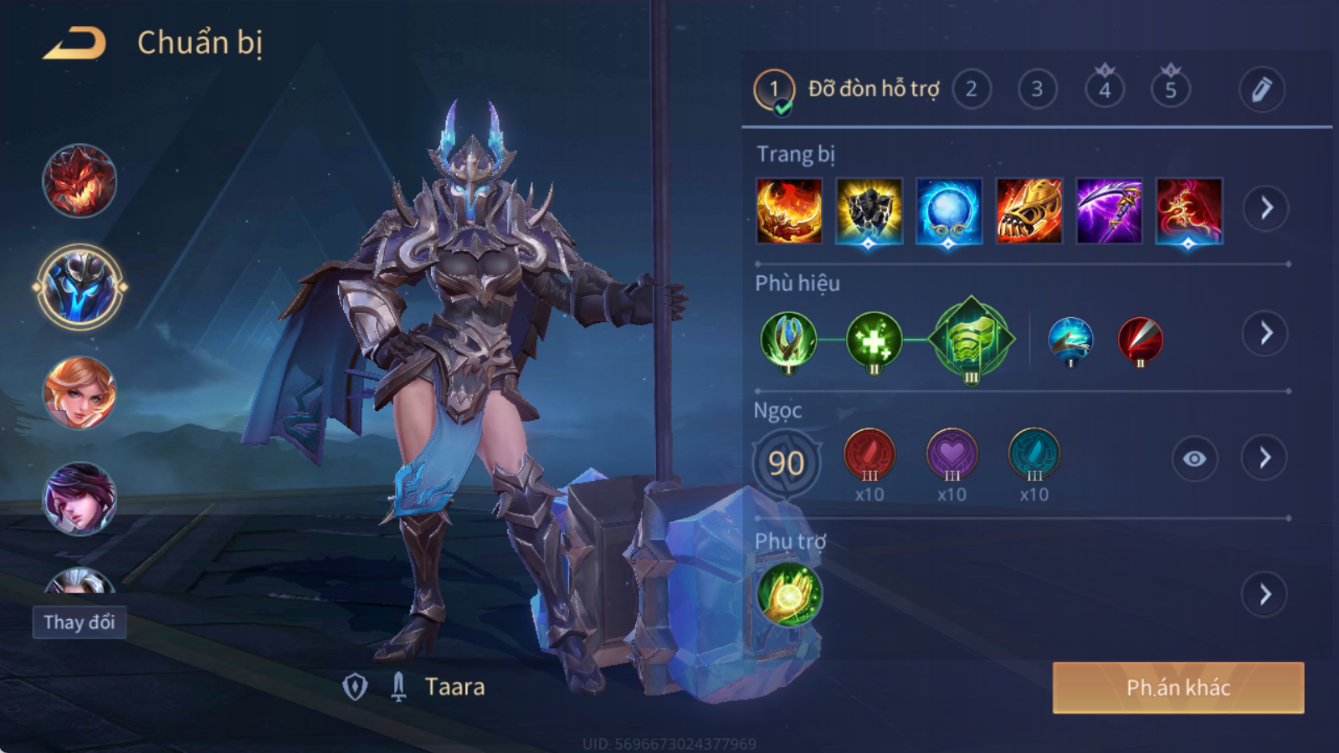Screen dimensions: 1339x753
Task: Select the purple heart rune
Action: pos(951,455)
